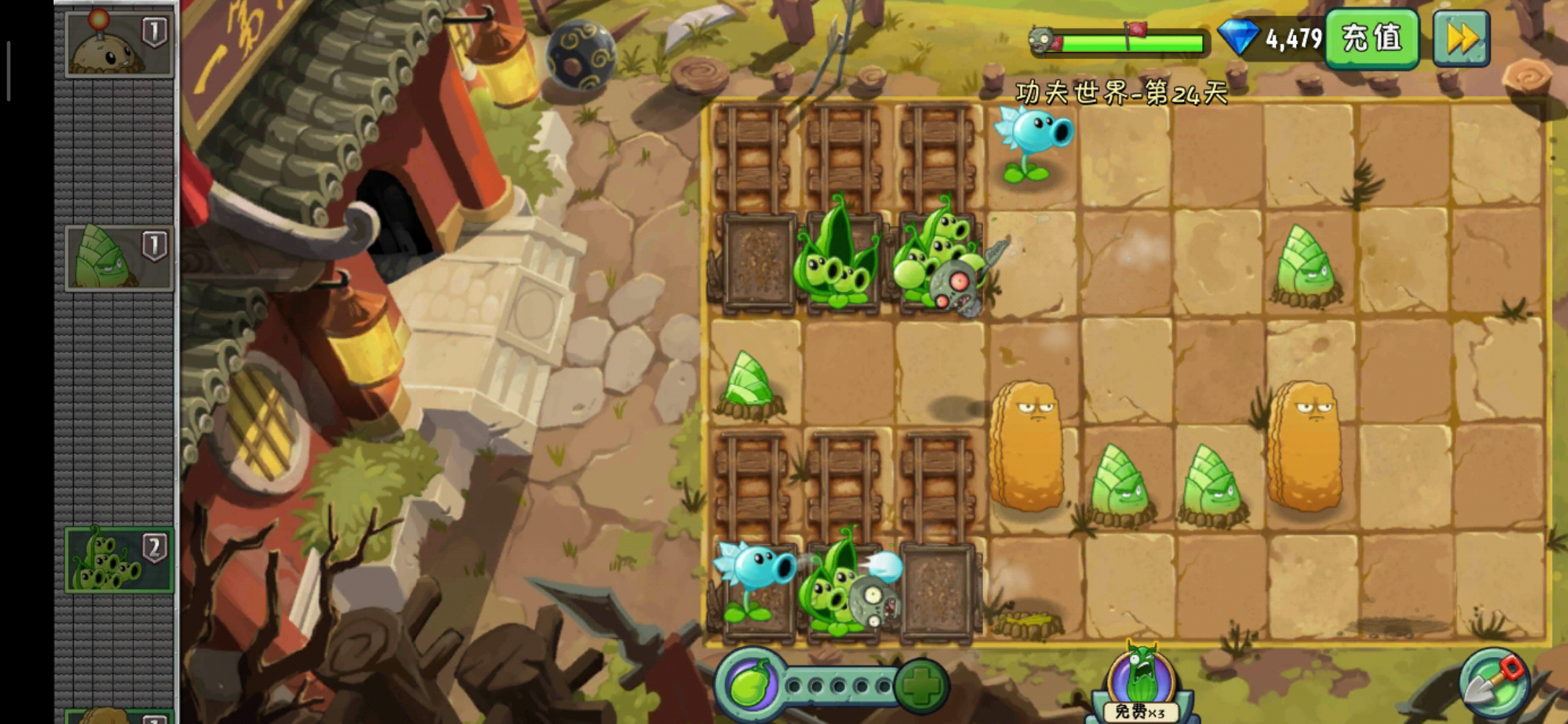Choose the pea pod seed card

[119, 560]
